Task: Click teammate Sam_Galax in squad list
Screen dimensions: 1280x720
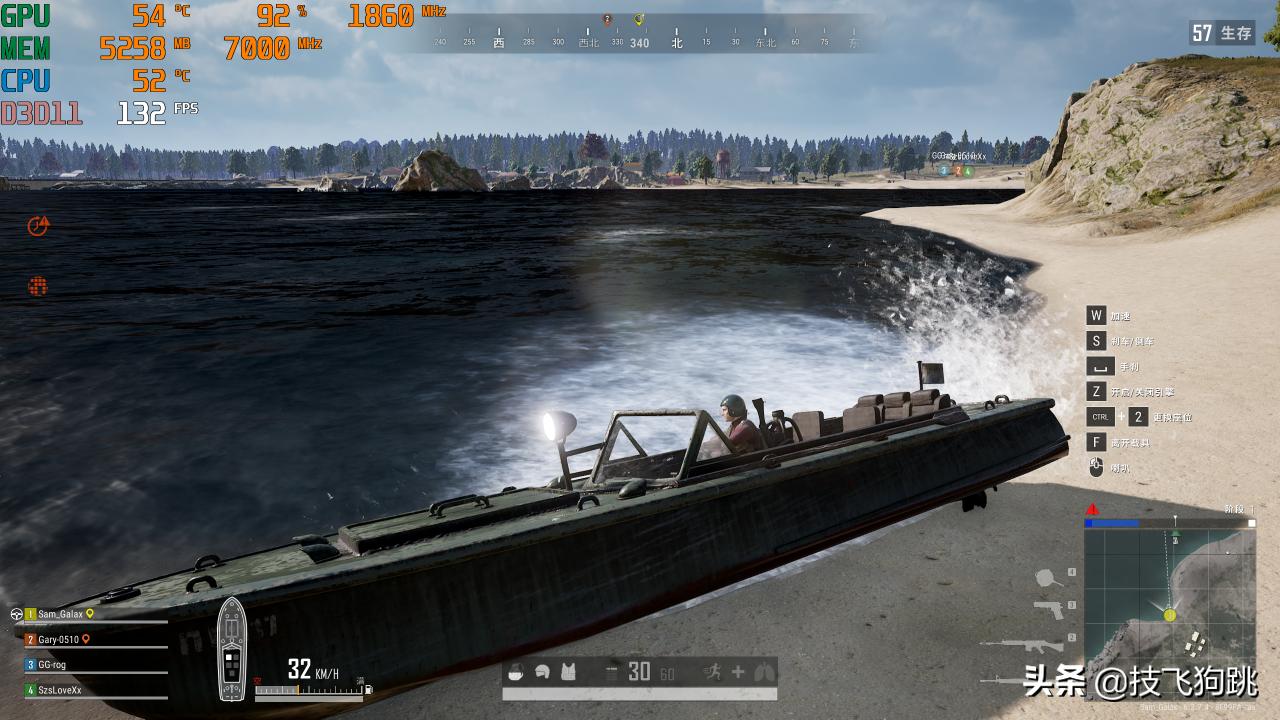Action: point(61,614)
